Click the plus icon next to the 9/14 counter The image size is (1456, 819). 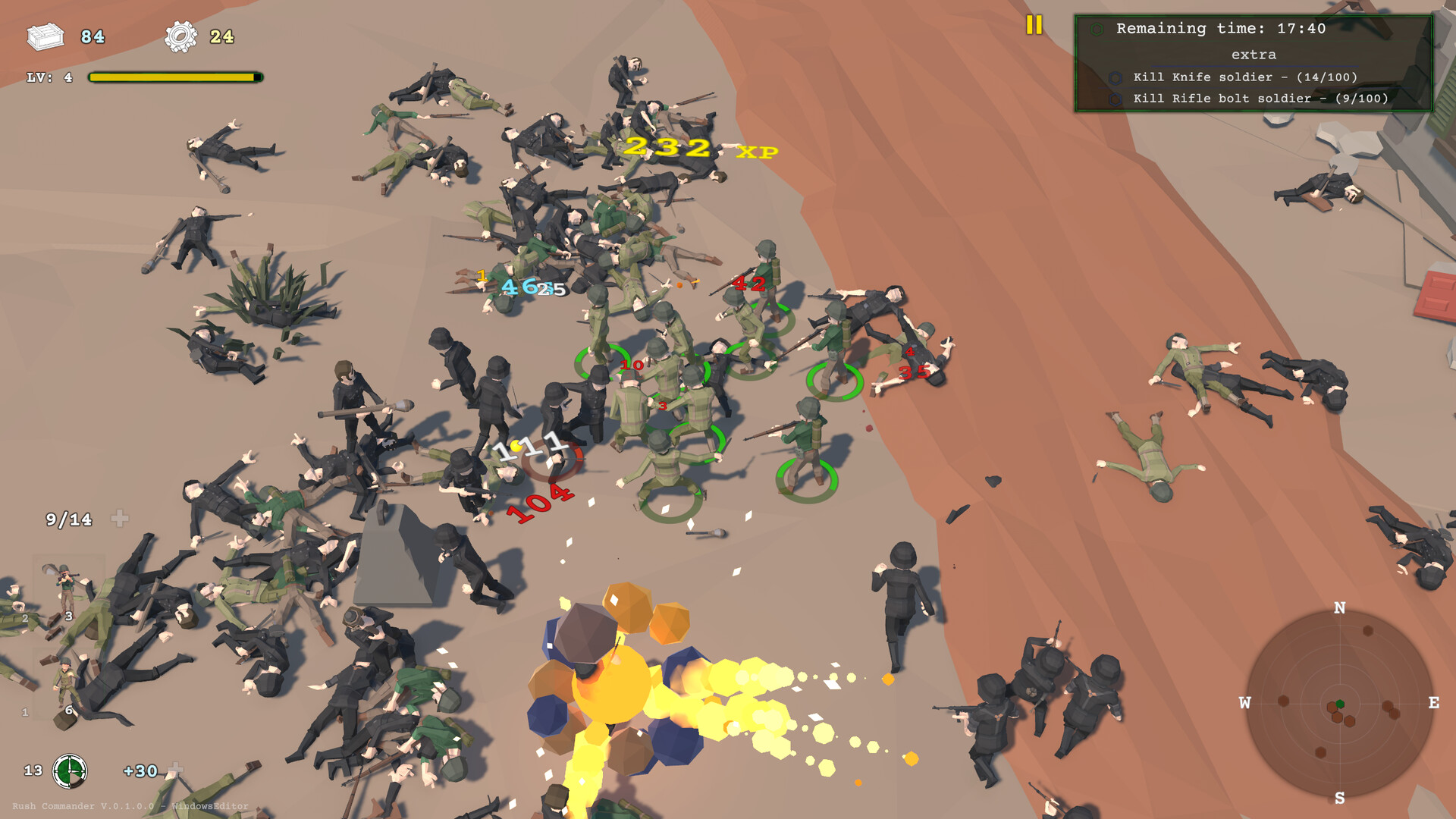point(118,519)
